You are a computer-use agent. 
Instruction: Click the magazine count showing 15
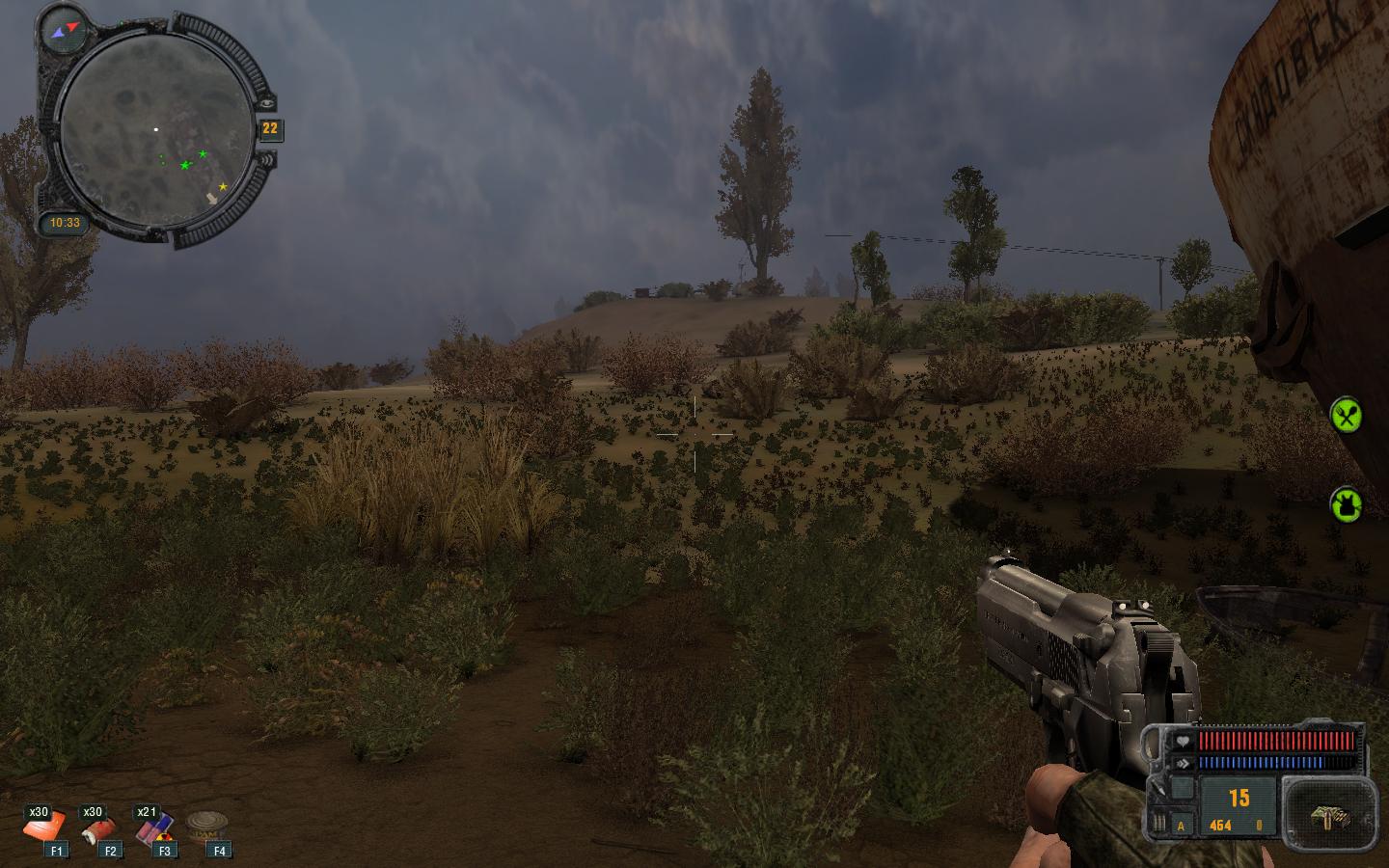[1239, 796]
